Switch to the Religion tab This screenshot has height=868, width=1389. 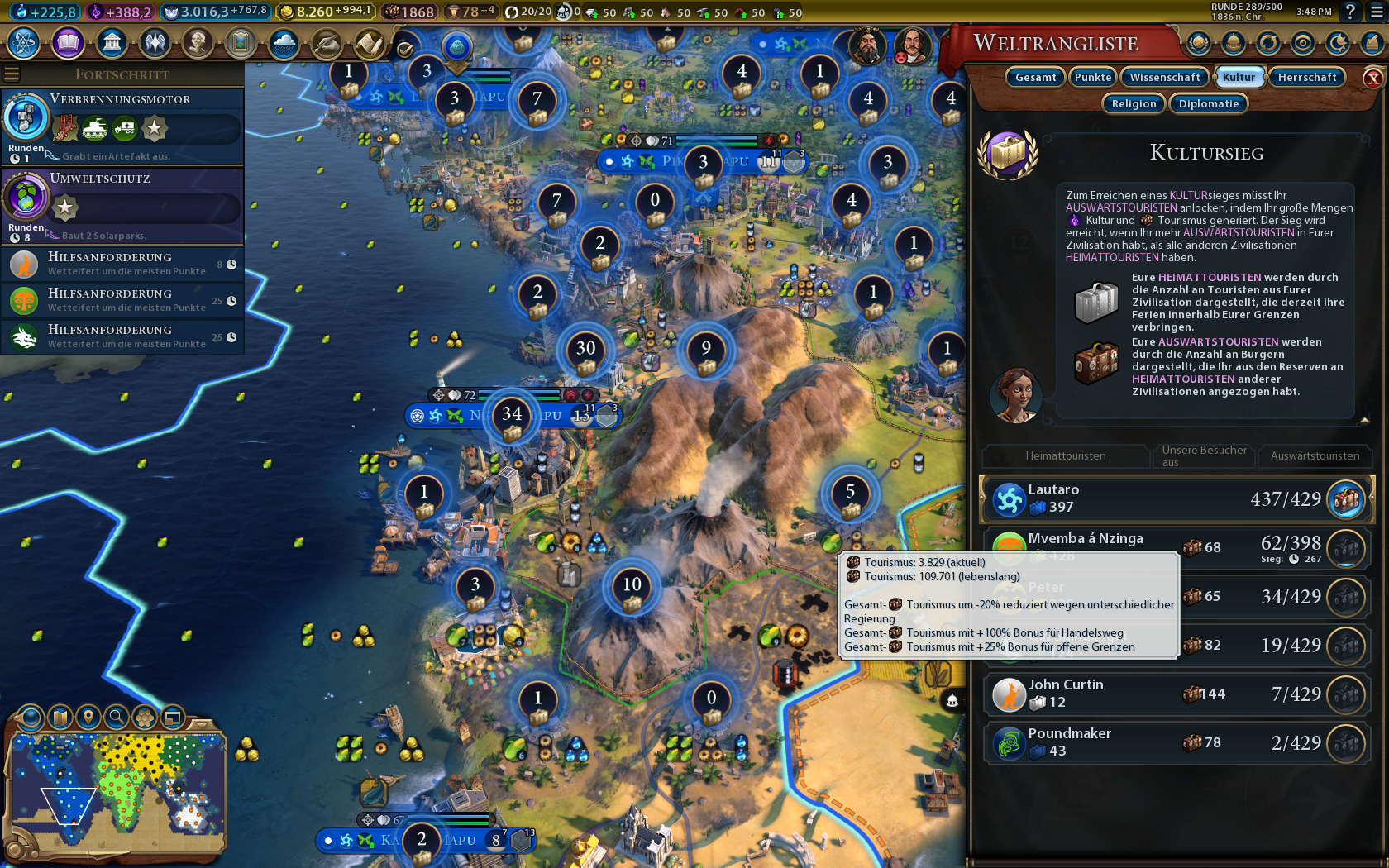tap(1134, 103)
